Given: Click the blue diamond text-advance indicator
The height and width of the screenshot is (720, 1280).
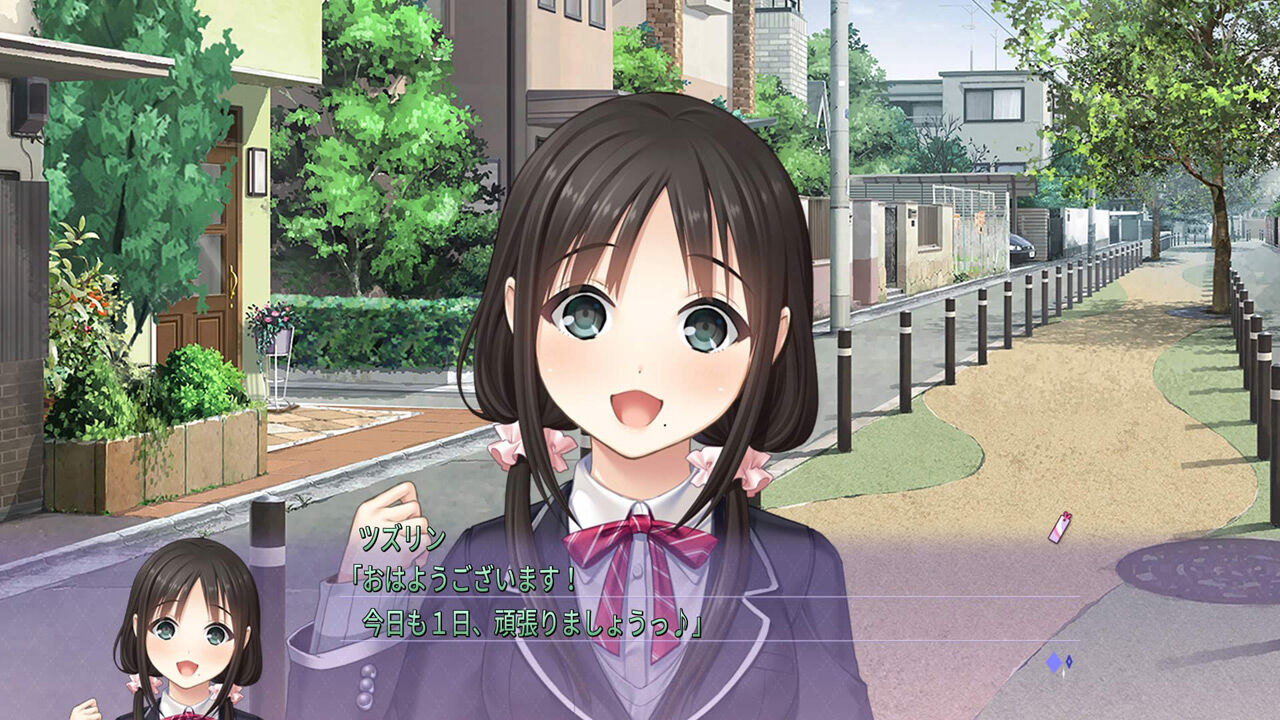Looking at the screenshot, I should point(1053,661).
